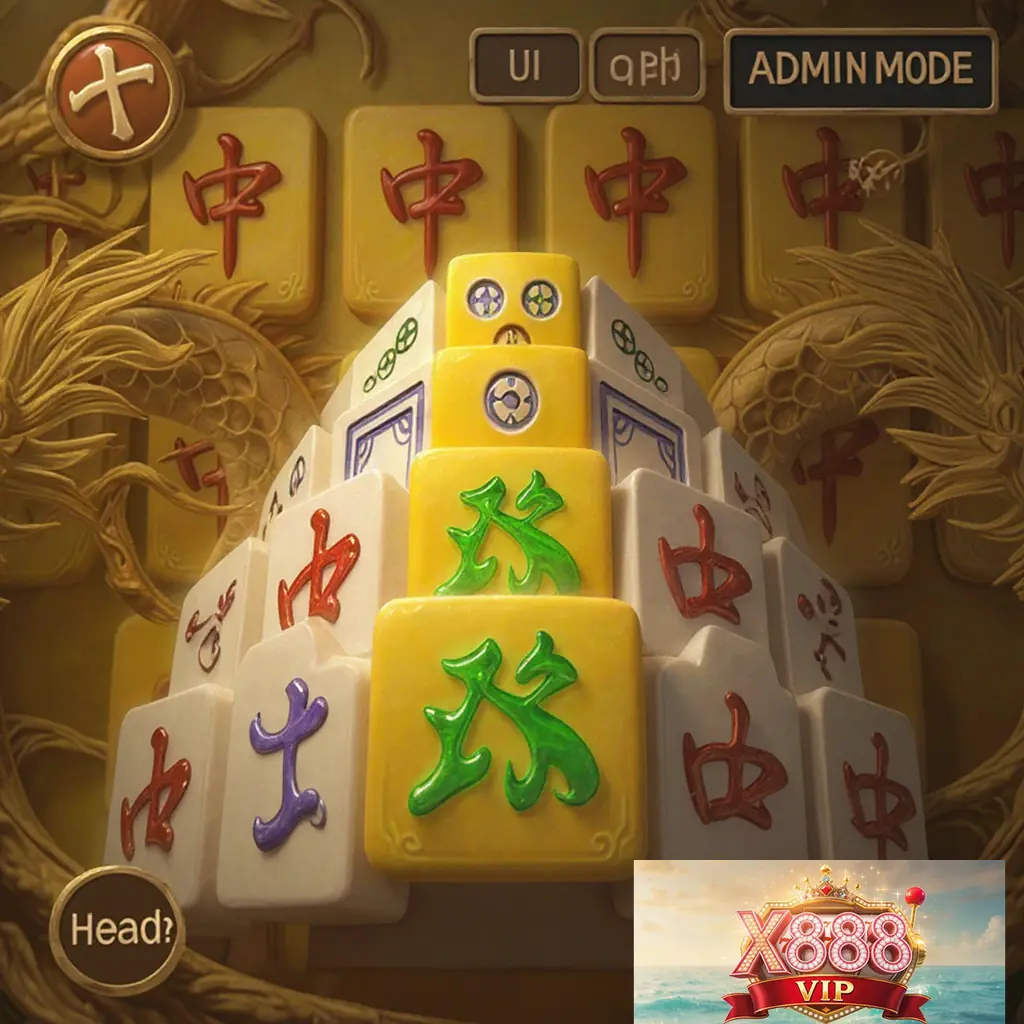This screenshot has width=1024, height=1024.
Task: Click the ADMIN MODE button
Action: [860, 69]
